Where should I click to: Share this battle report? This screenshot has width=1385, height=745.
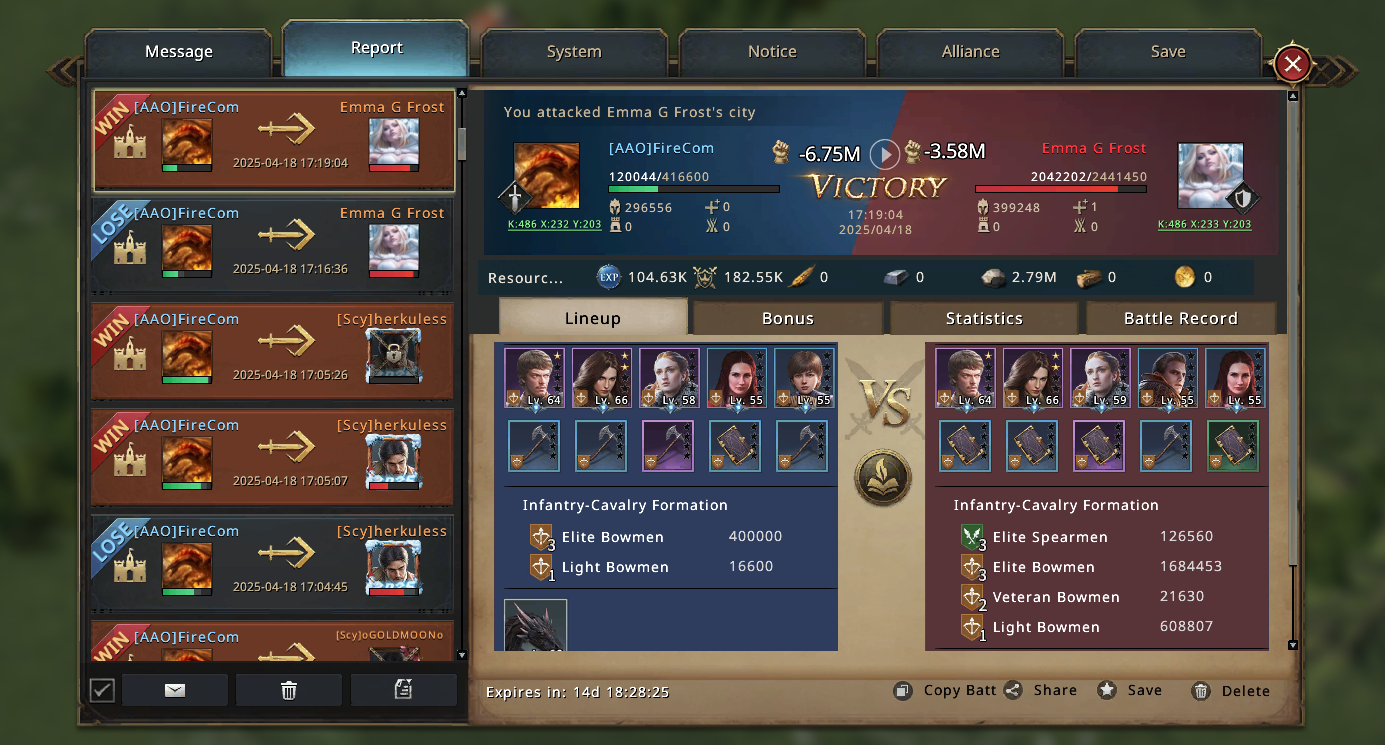coord(1042,690)
